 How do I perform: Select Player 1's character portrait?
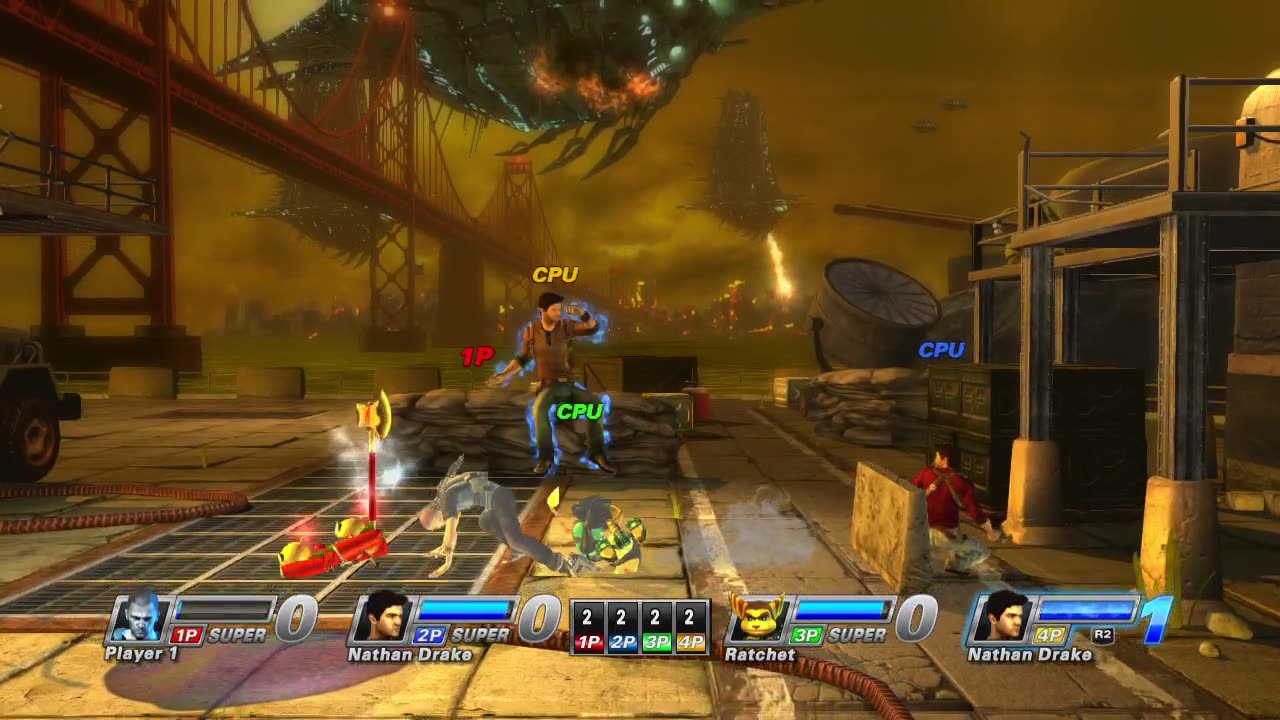click(x=137, y=619)
